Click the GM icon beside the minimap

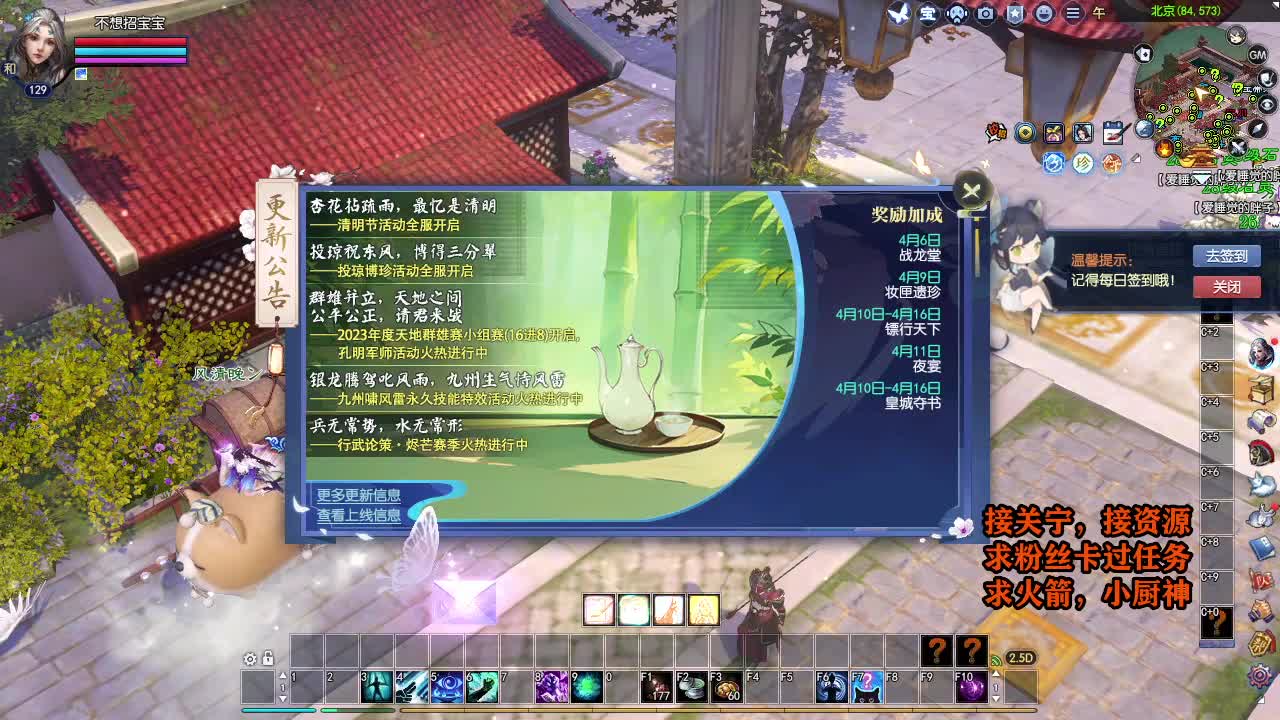coord(1256,55)
